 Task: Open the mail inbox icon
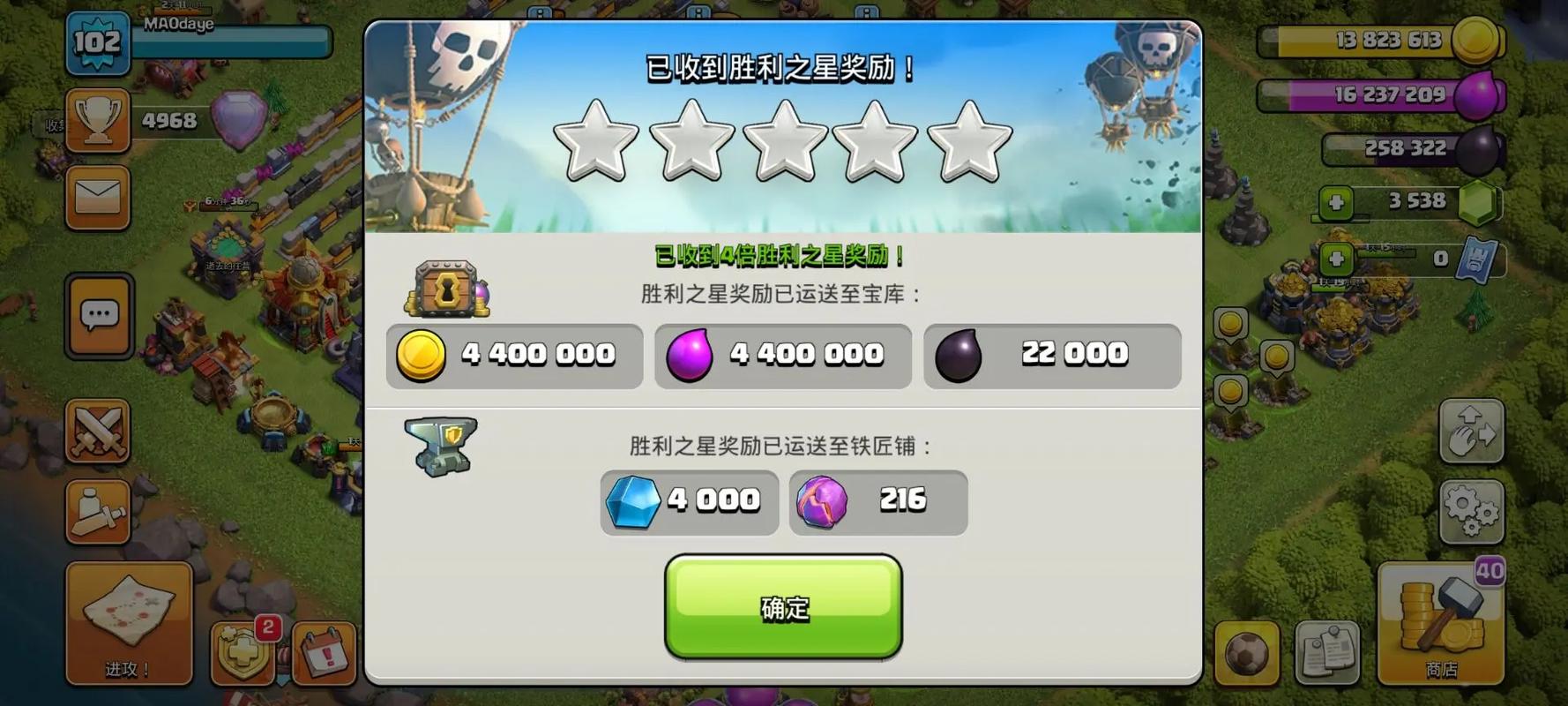pos(98,198)
